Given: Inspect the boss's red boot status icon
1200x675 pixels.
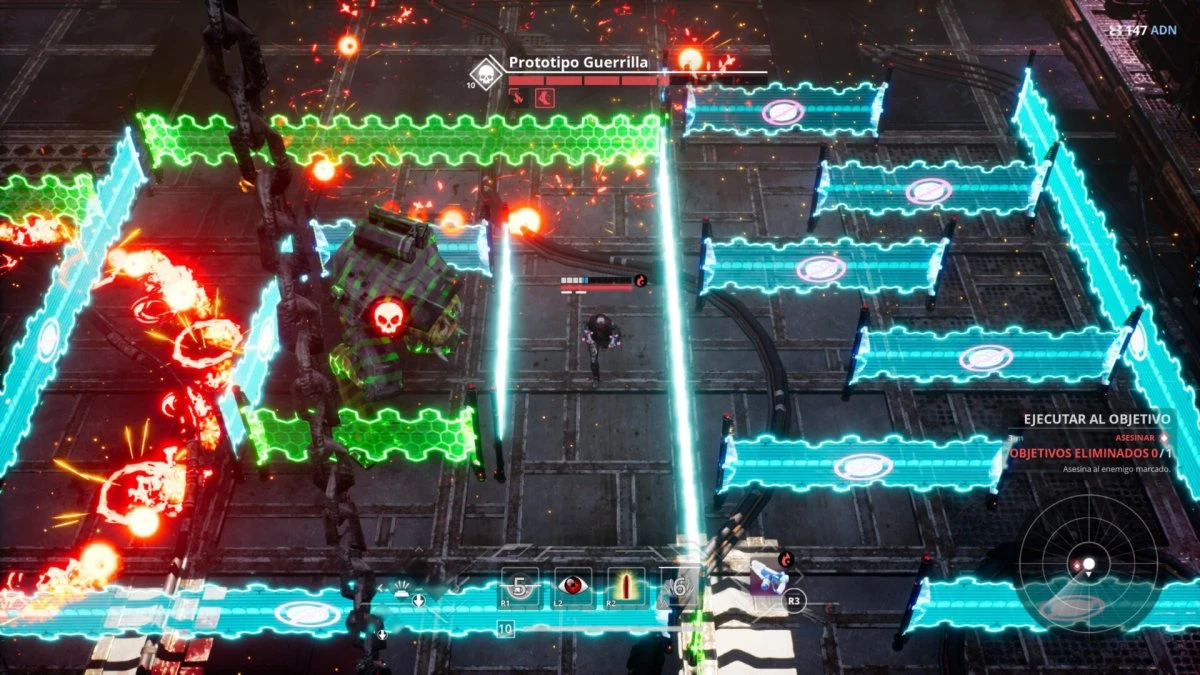Looking at the screenshot, I should pyautogui.click(x=543, y=97).
